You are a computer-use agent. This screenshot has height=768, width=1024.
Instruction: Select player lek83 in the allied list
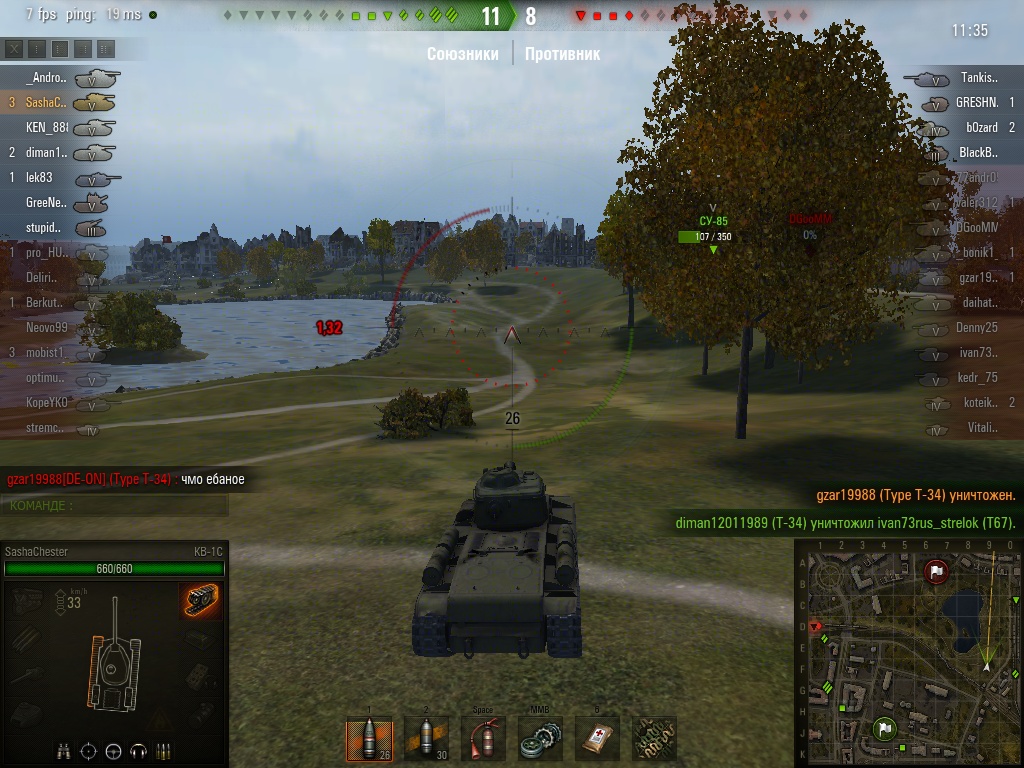[40, 177]
